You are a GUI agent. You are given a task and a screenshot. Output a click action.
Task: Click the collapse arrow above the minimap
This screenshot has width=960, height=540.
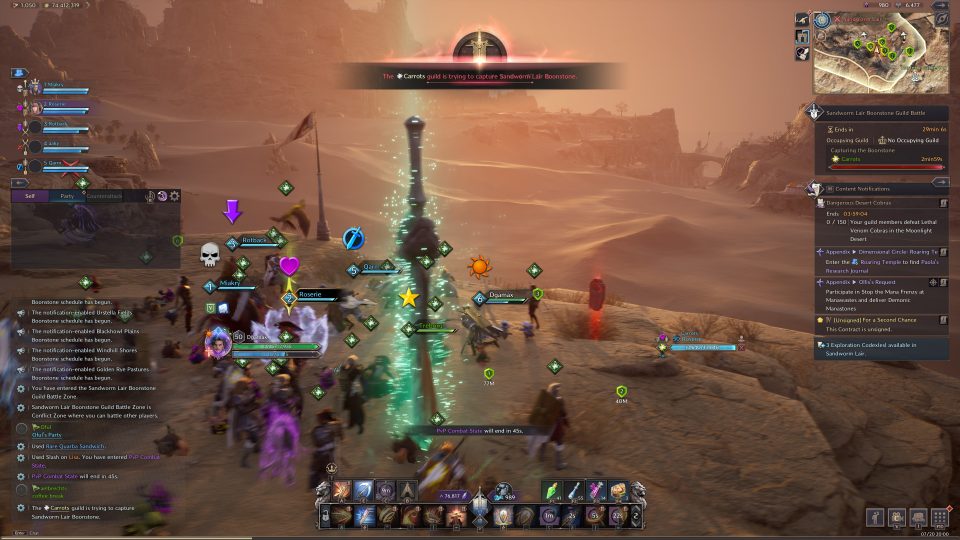940,6
